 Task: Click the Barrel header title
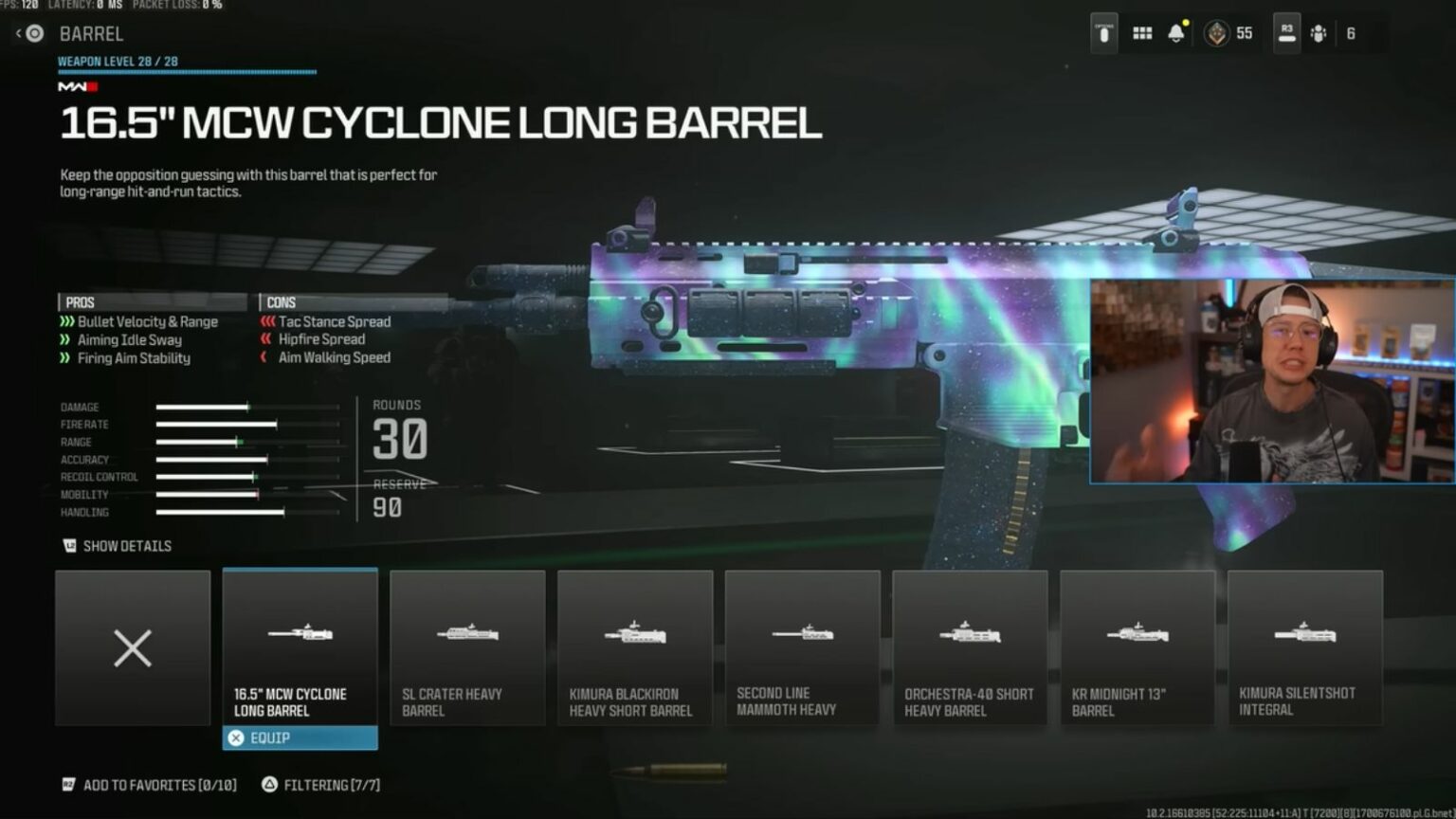tap(95, 34)
